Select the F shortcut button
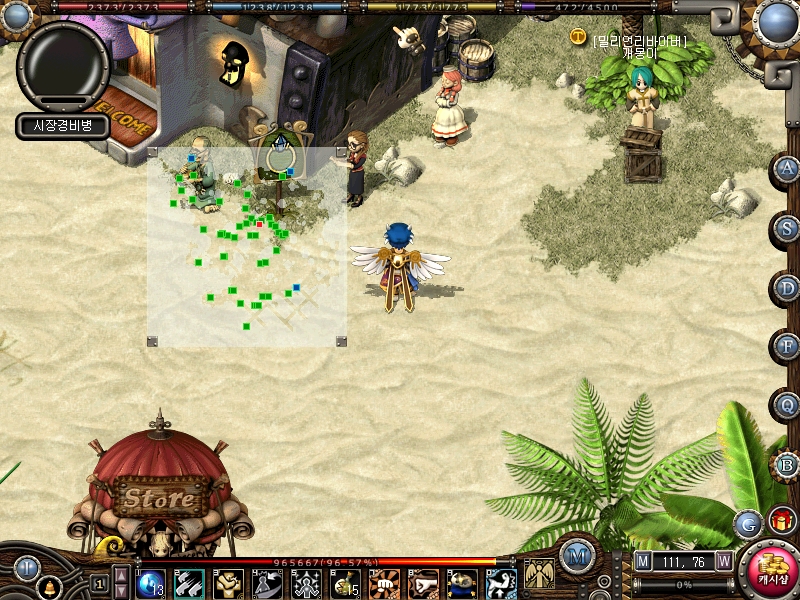 click(788, 347)
